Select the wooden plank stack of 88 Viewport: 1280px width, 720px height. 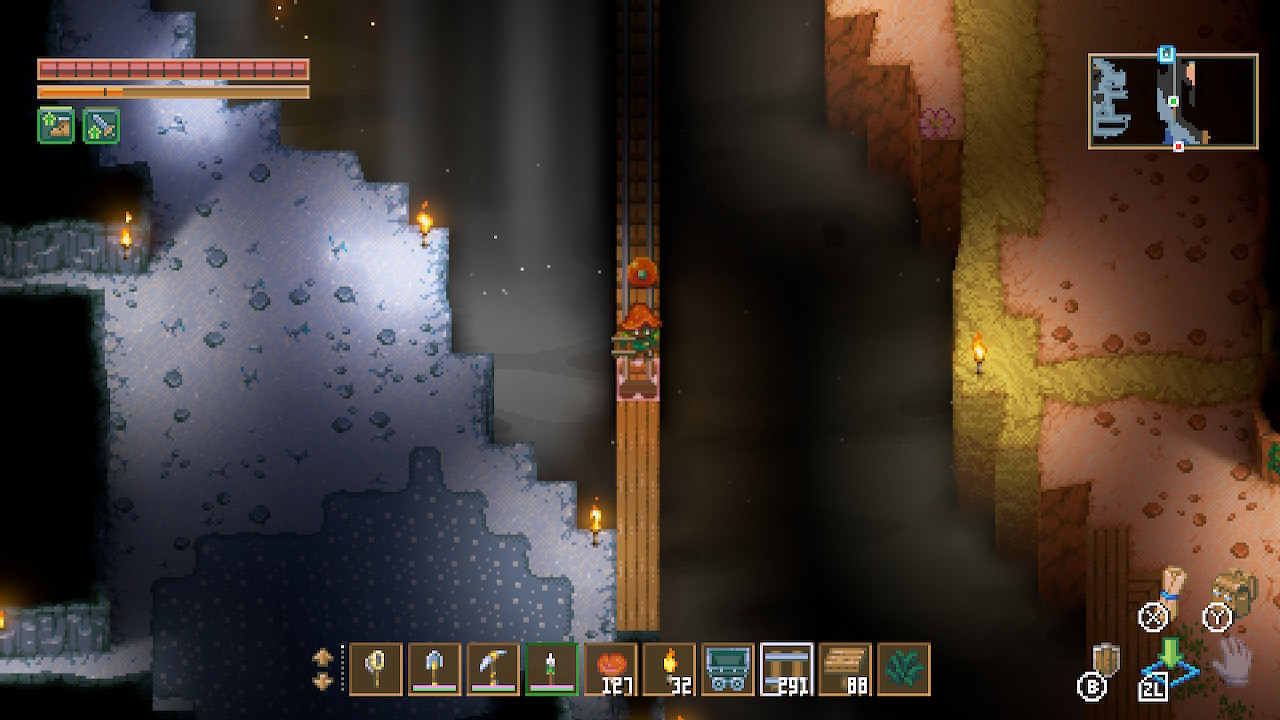click(x=845, y=669)
